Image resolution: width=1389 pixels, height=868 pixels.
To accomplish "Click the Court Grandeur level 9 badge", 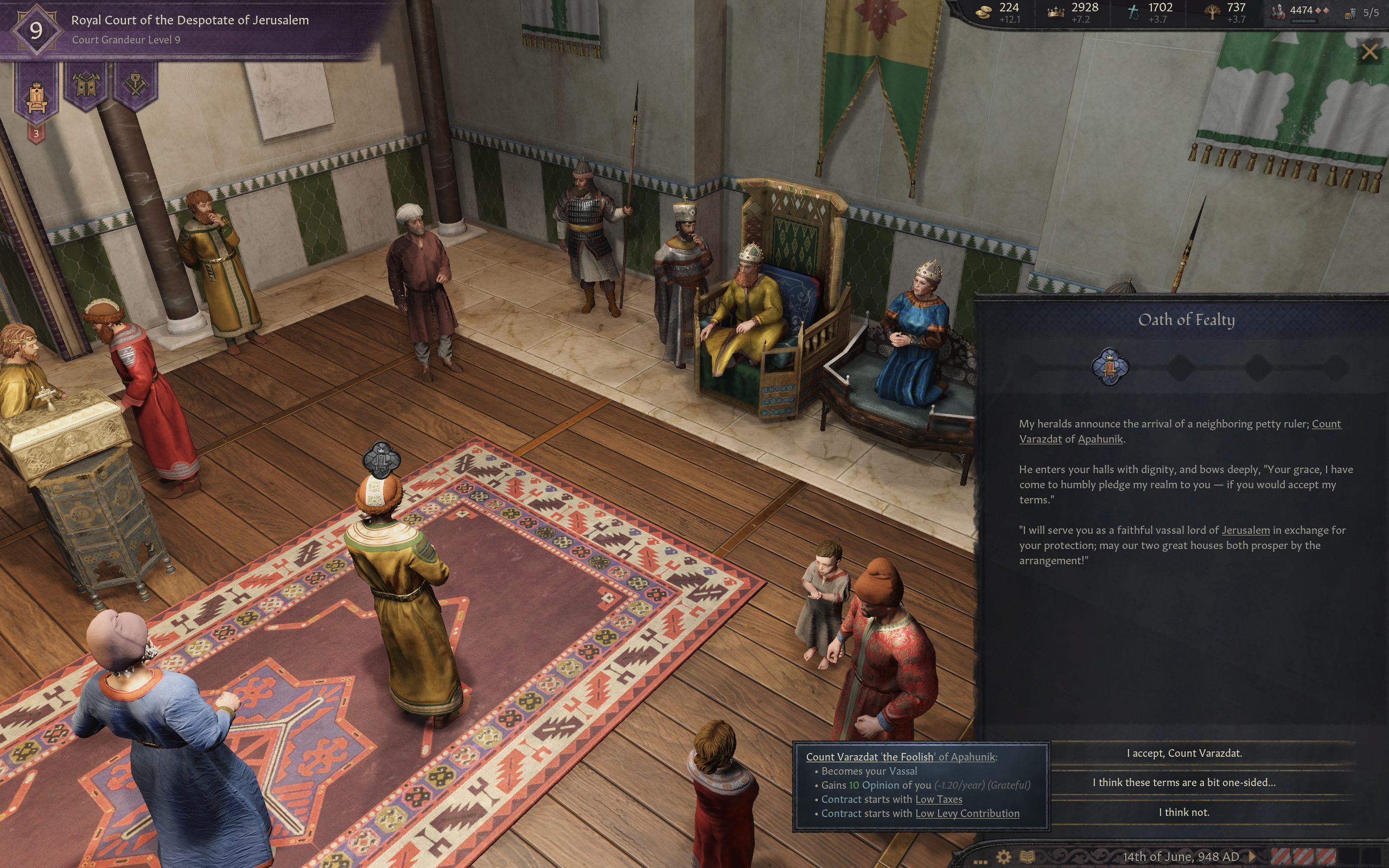I will (36, 30).
